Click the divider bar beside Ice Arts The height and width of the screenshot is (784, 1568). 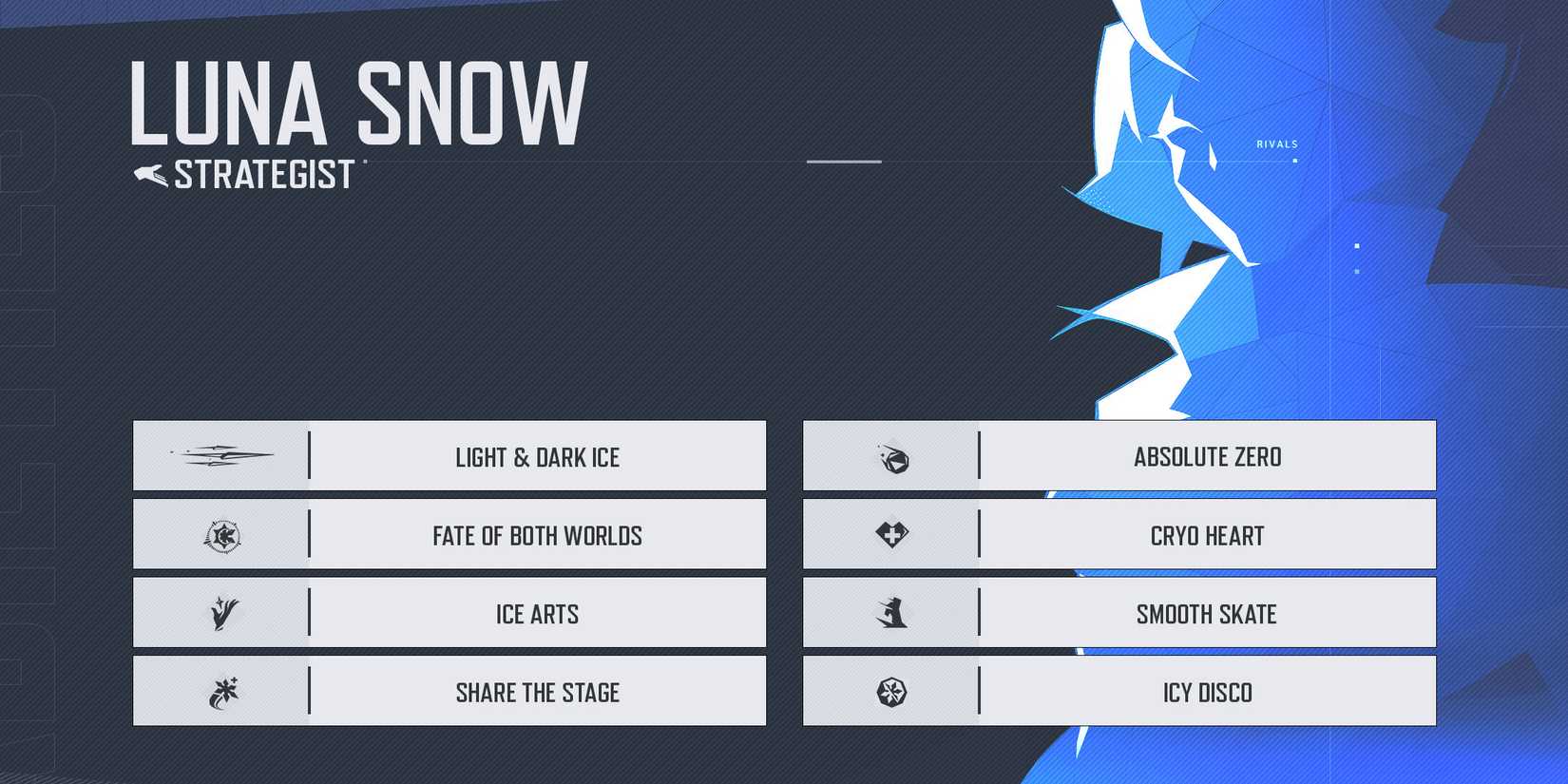(x=311, y=614)
